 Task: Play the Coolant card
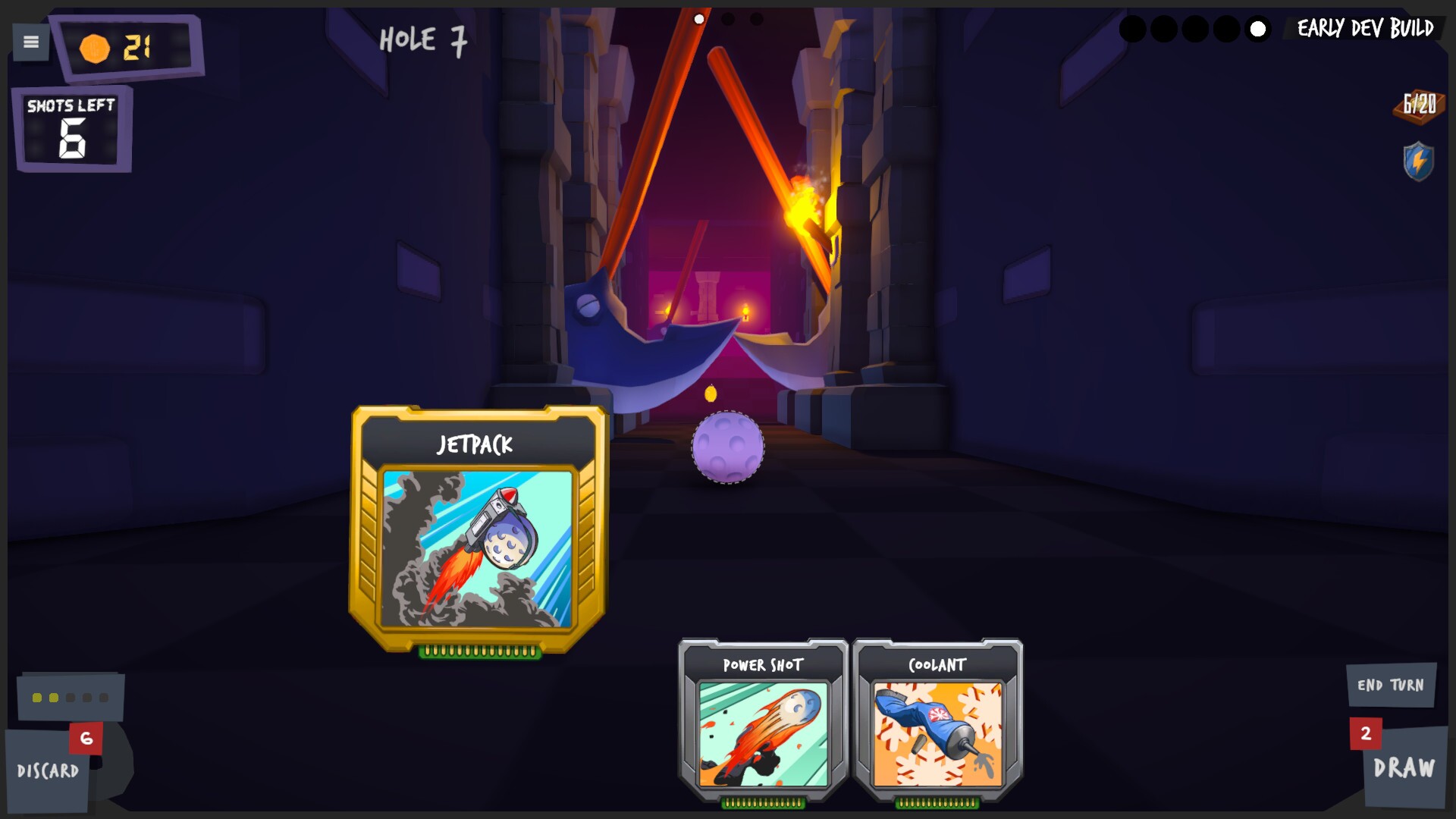[937, 720]
